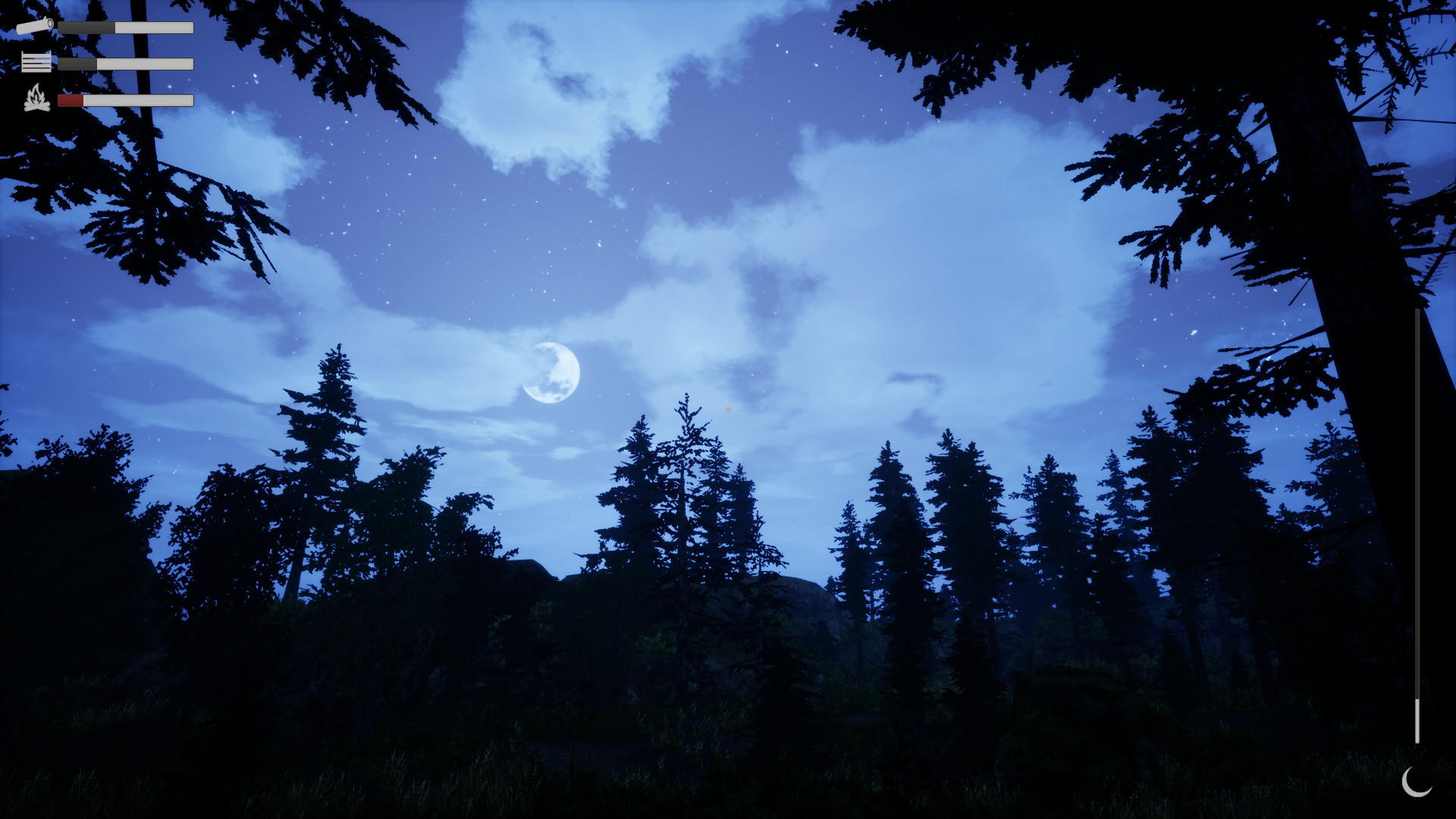Click the night-time moon marker on the time gauge
Viewport: 1456px width, 819px height.
[1417, 783]
